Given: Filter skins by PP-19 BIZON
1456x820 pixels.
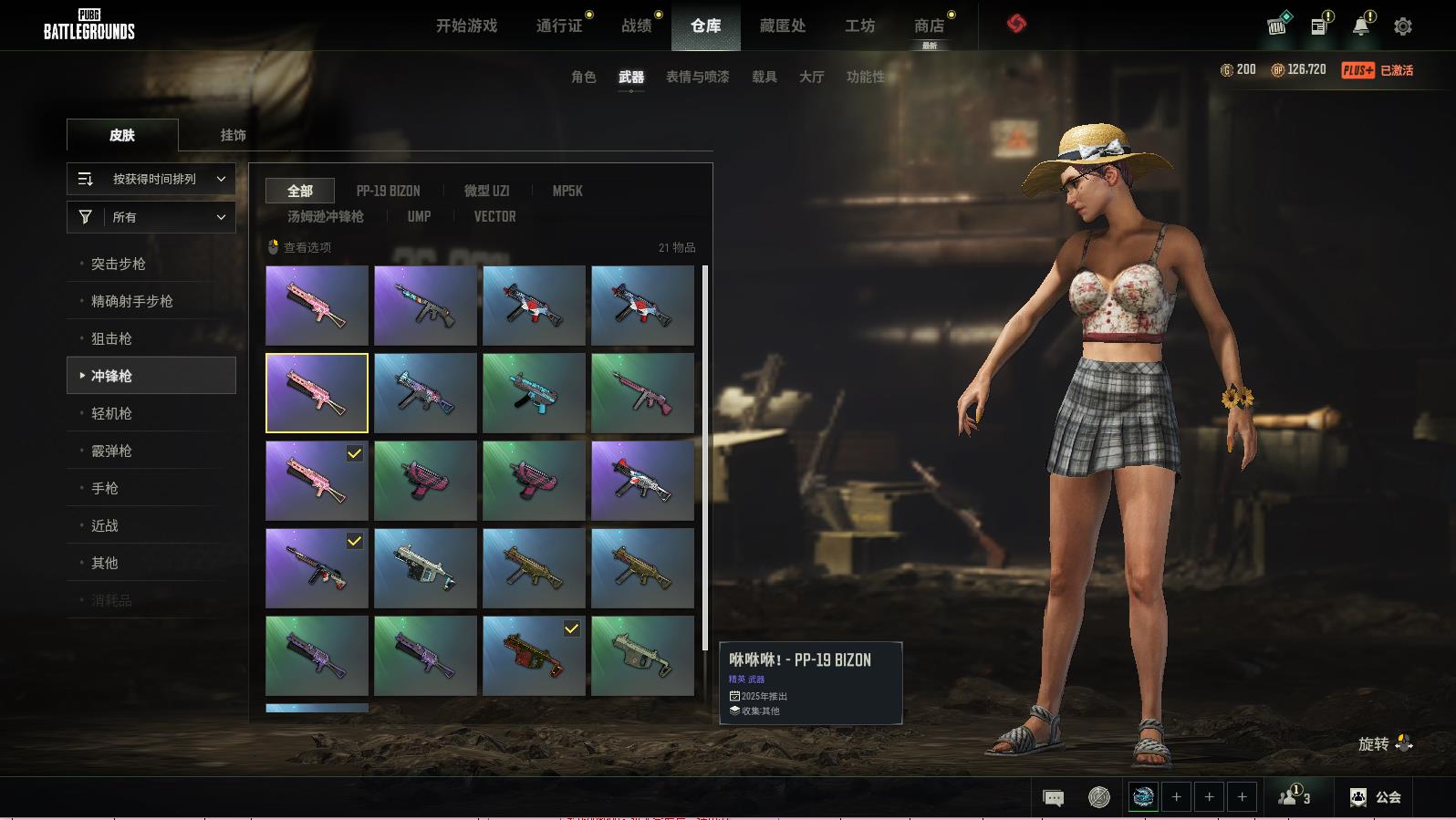Looking at the screenshot, I should [388, 191].
